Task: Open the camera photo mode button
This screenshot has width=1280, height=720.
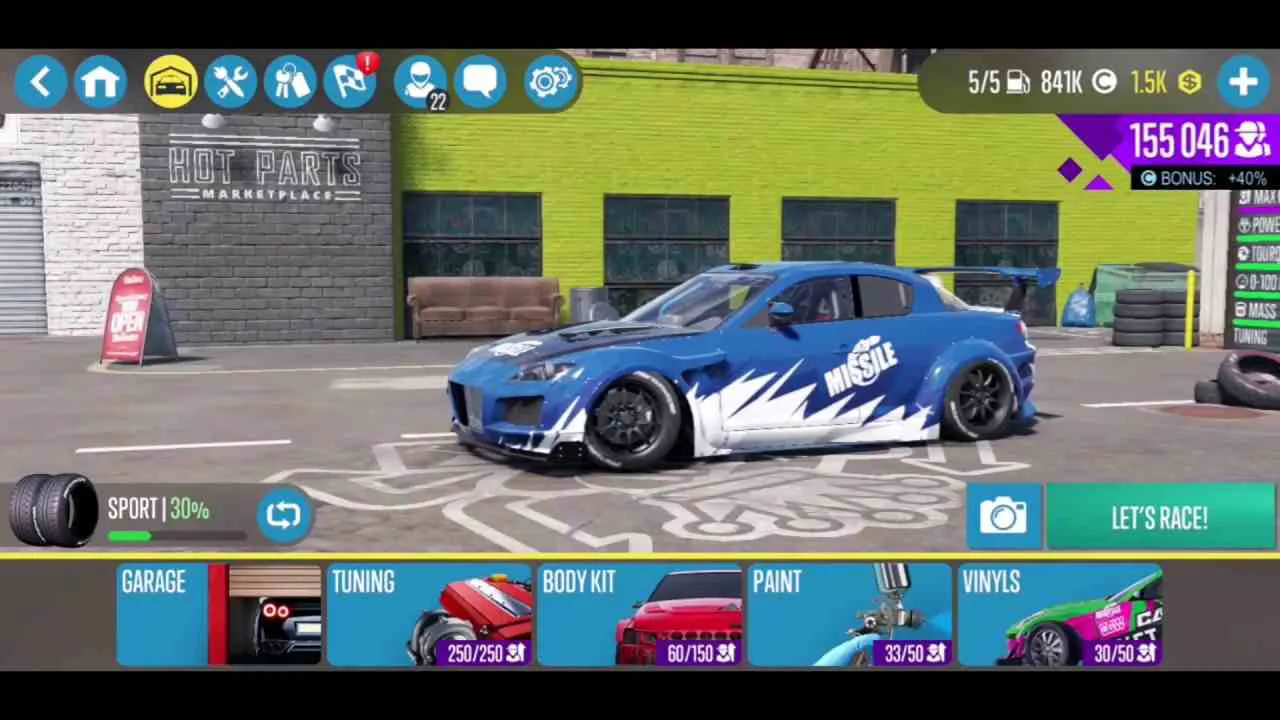Action: point(1004,516)
